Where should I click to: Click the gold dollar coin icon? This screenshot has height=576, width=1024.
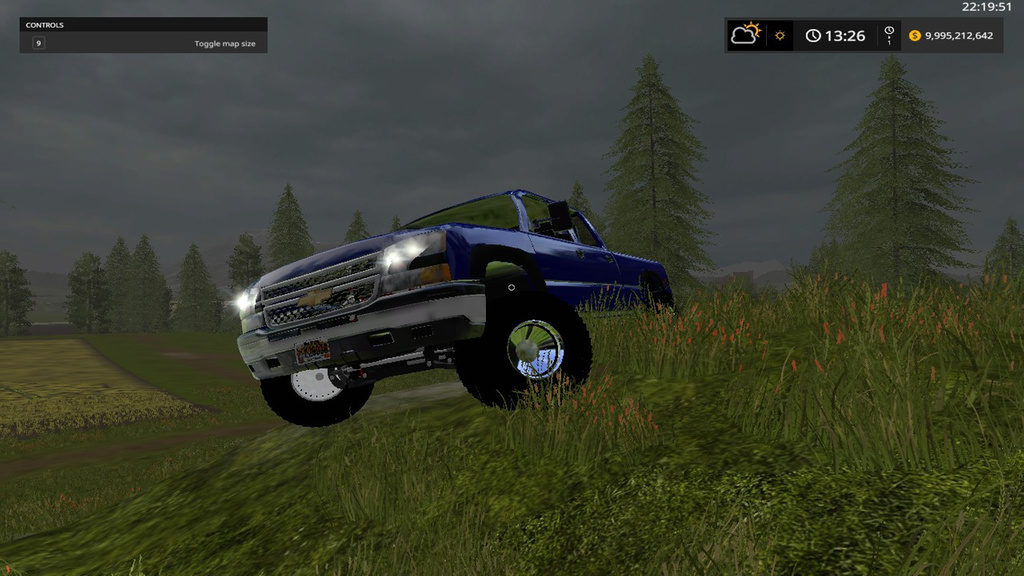pyautogui.click(x=914, y=36)
